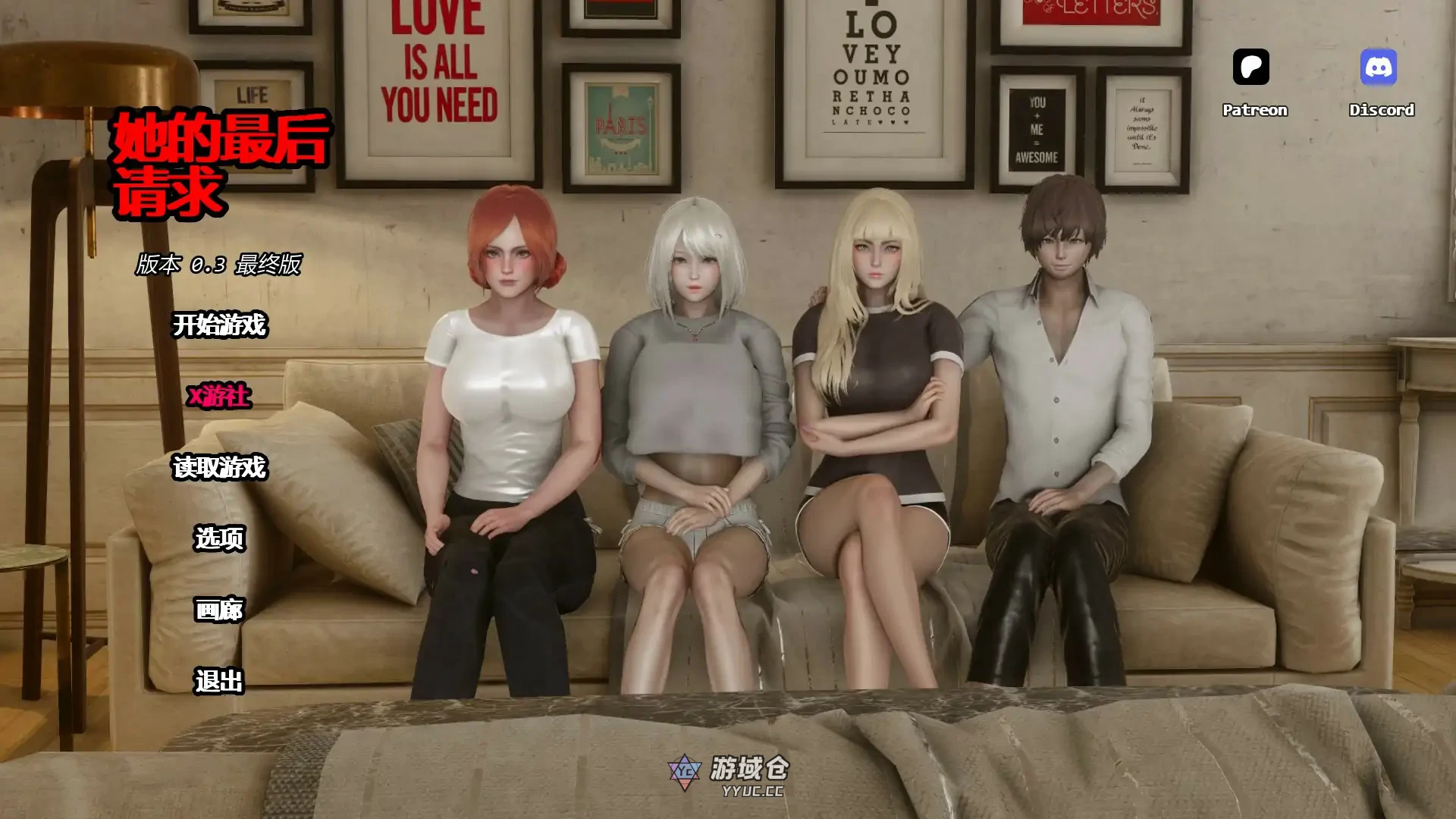
Task: Open the 画廊 gallery
Action: 220,610
